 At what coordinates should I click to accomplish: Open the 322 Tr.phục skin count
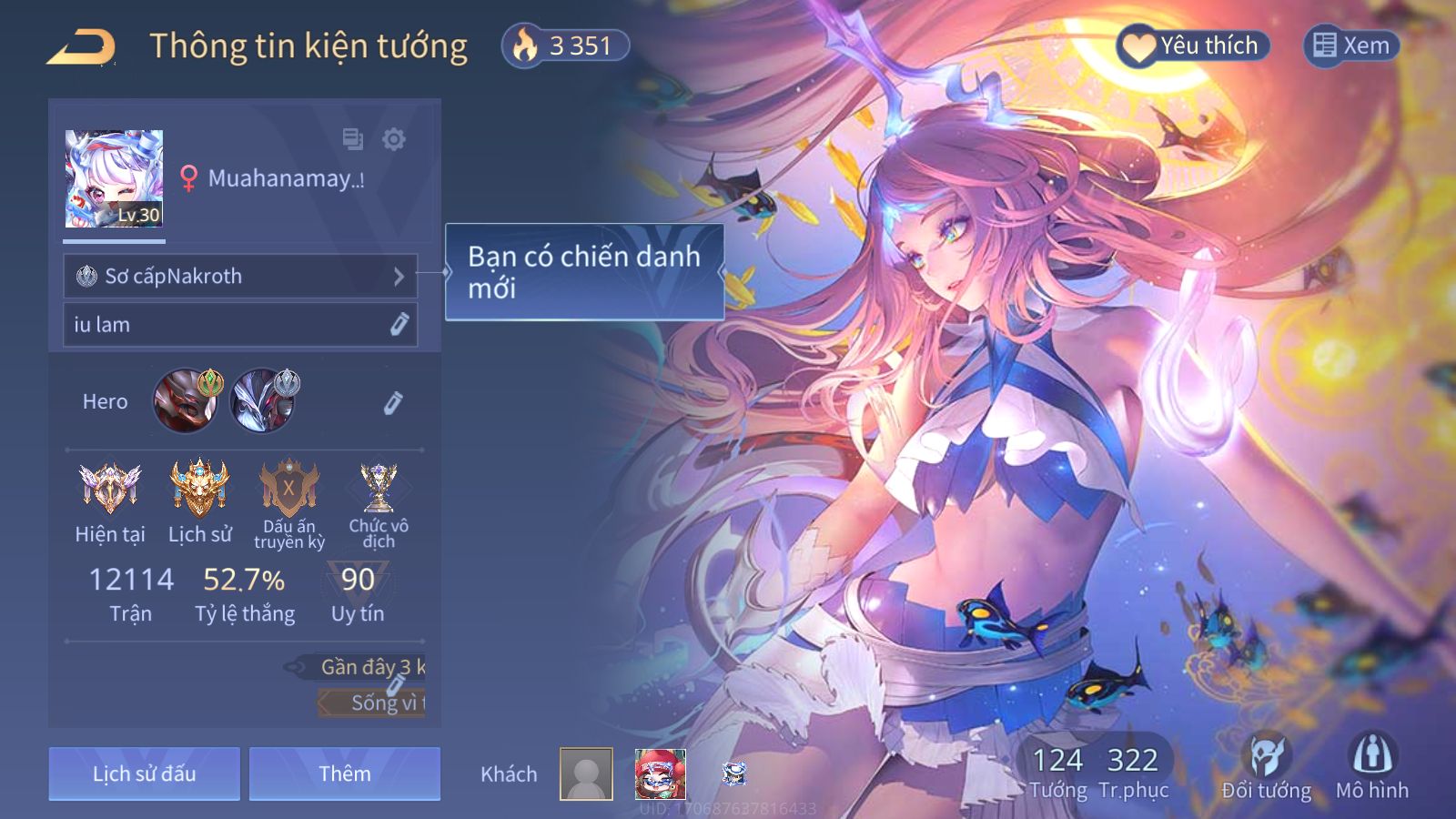point(1133,772)
